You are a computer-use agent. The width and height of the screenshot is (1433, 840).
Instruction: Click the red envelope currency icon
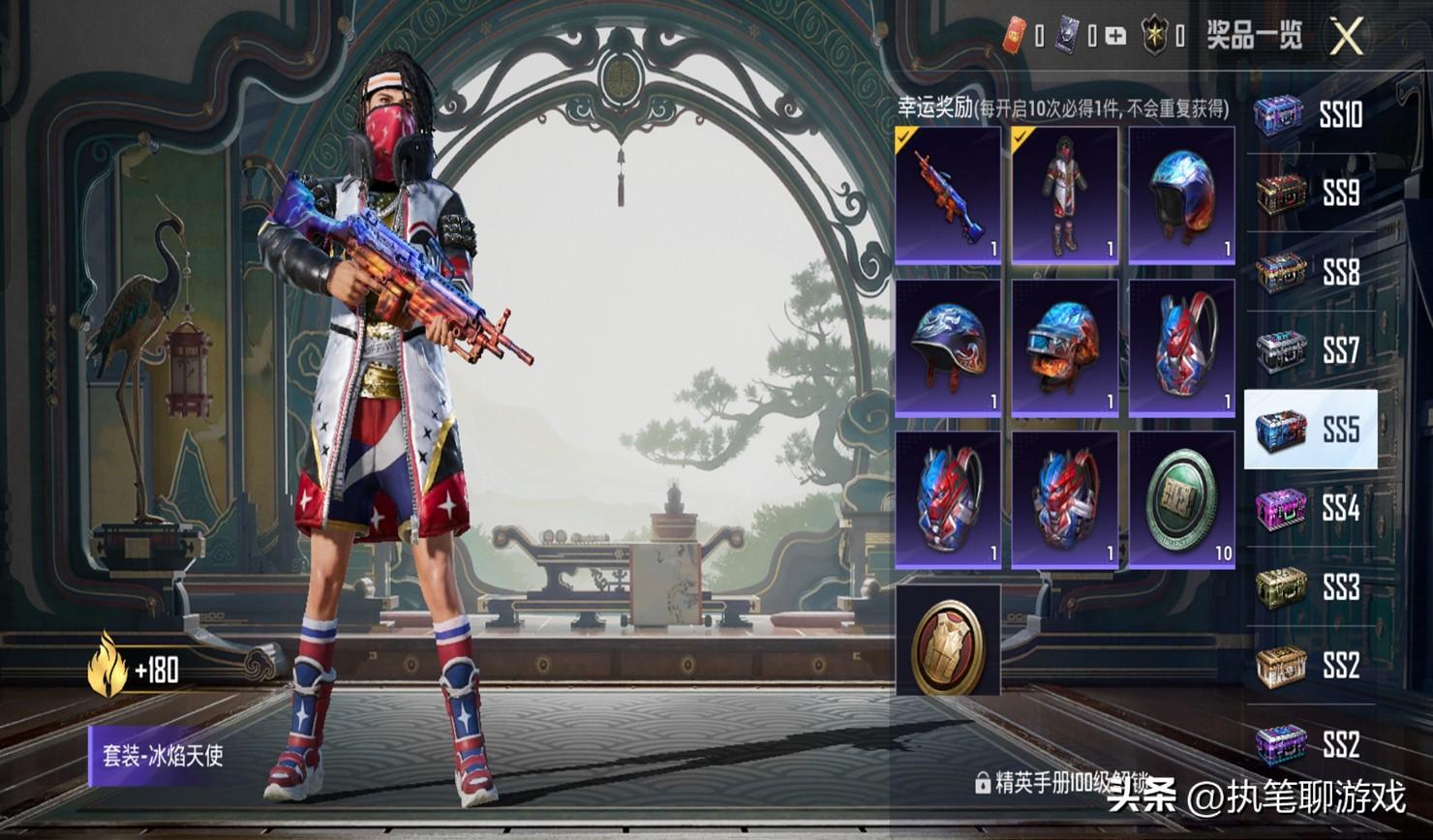[x=1014, y=36]
